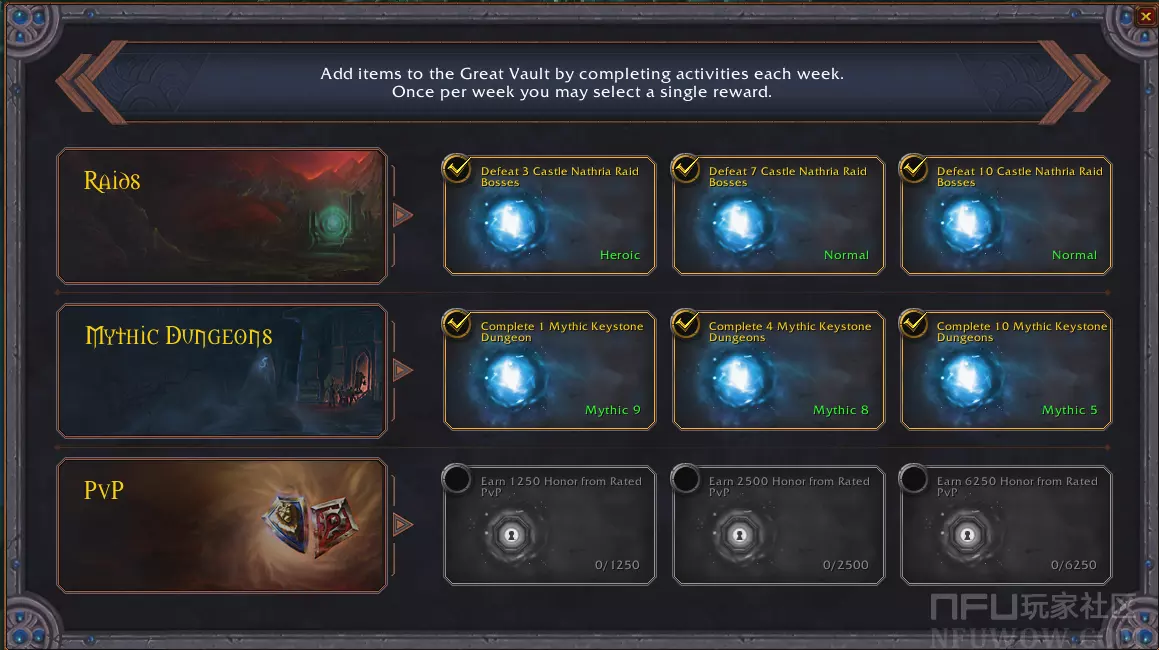The image size is (1159, 650).
Task: Select the Raids category panel
Action: click(222, 216)
